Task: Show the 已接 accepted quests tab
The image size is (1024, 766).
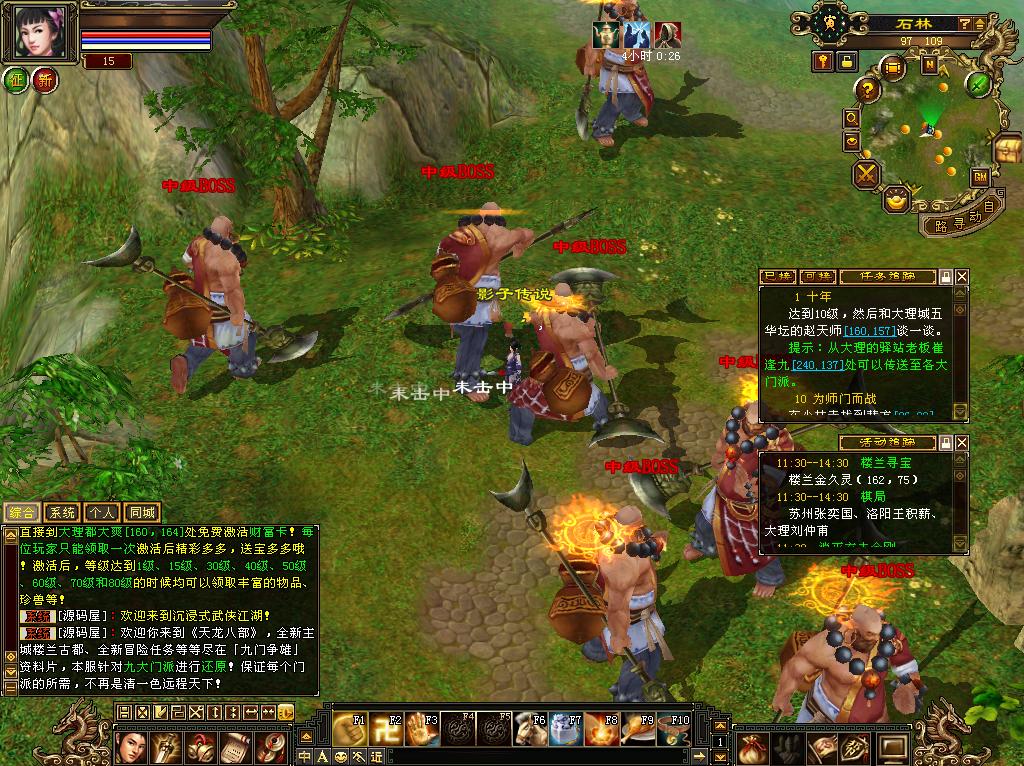Action: (777, 276)
